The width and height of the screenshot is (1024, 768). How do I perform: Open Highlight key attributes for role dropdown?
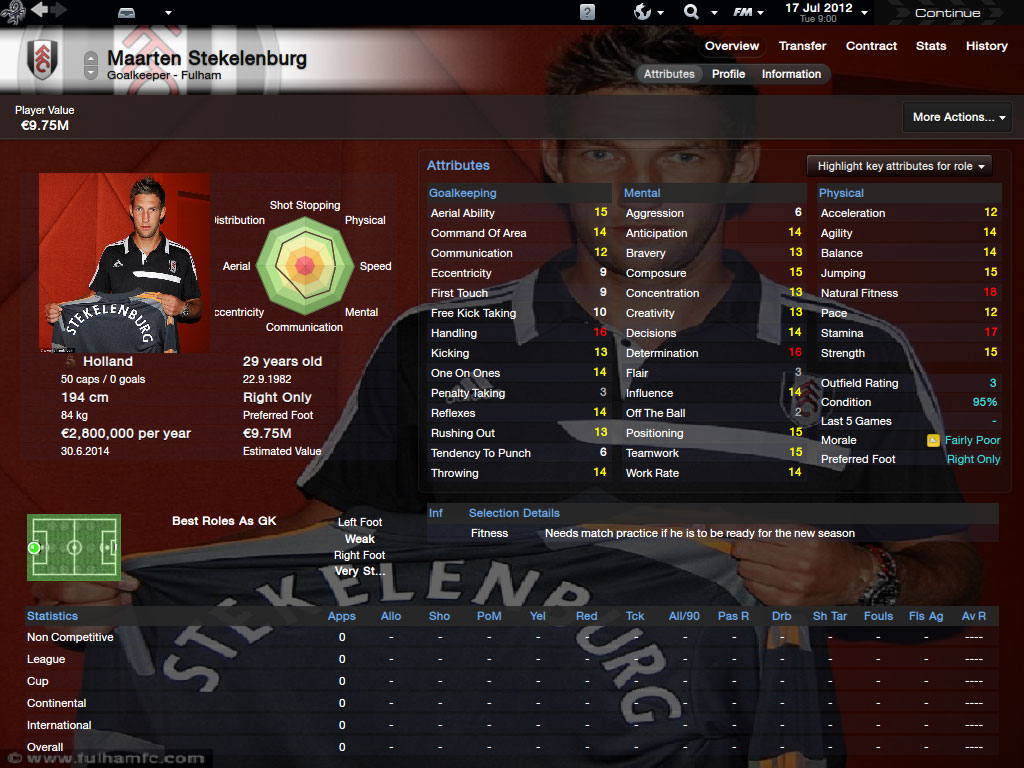click(898, 166)
